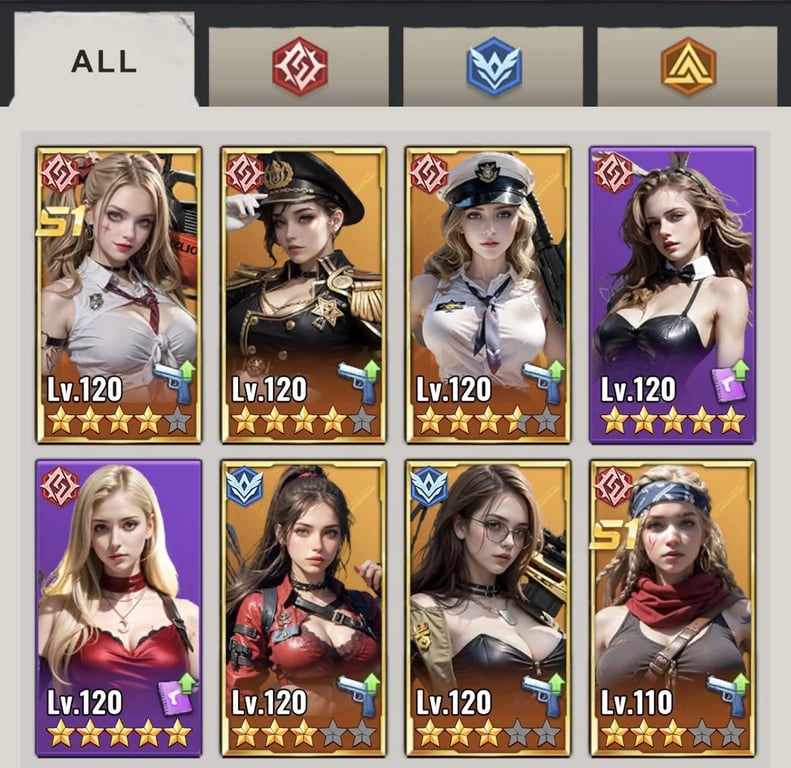Pick the purple card hero with bunny ears

tap(672, 295)
